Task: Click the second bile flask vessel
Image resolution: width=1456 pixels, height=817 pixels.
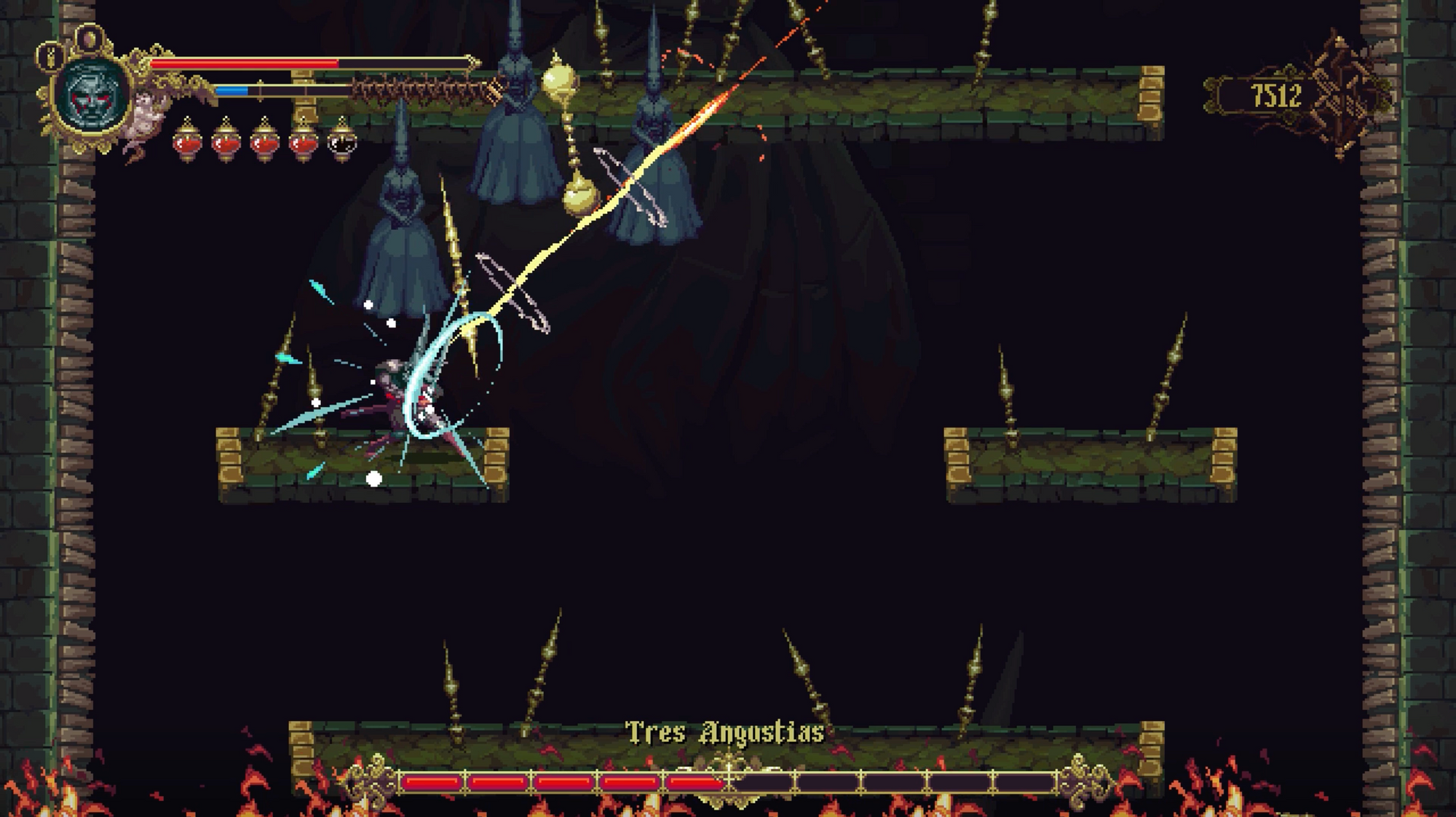Action: 226,143
